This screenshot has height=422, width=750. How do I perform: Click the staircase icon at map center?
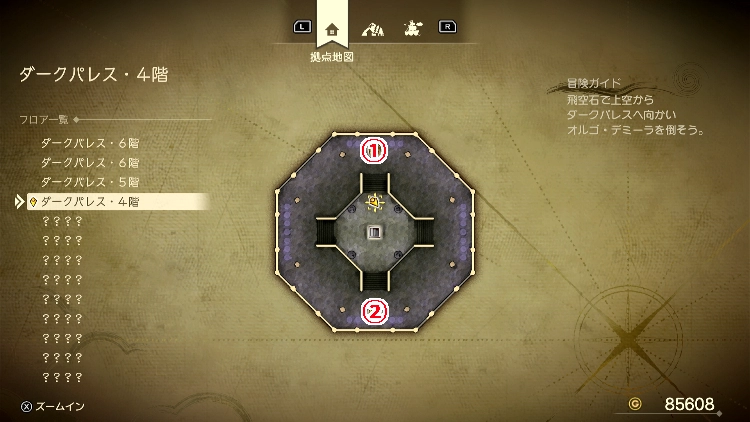375,233
